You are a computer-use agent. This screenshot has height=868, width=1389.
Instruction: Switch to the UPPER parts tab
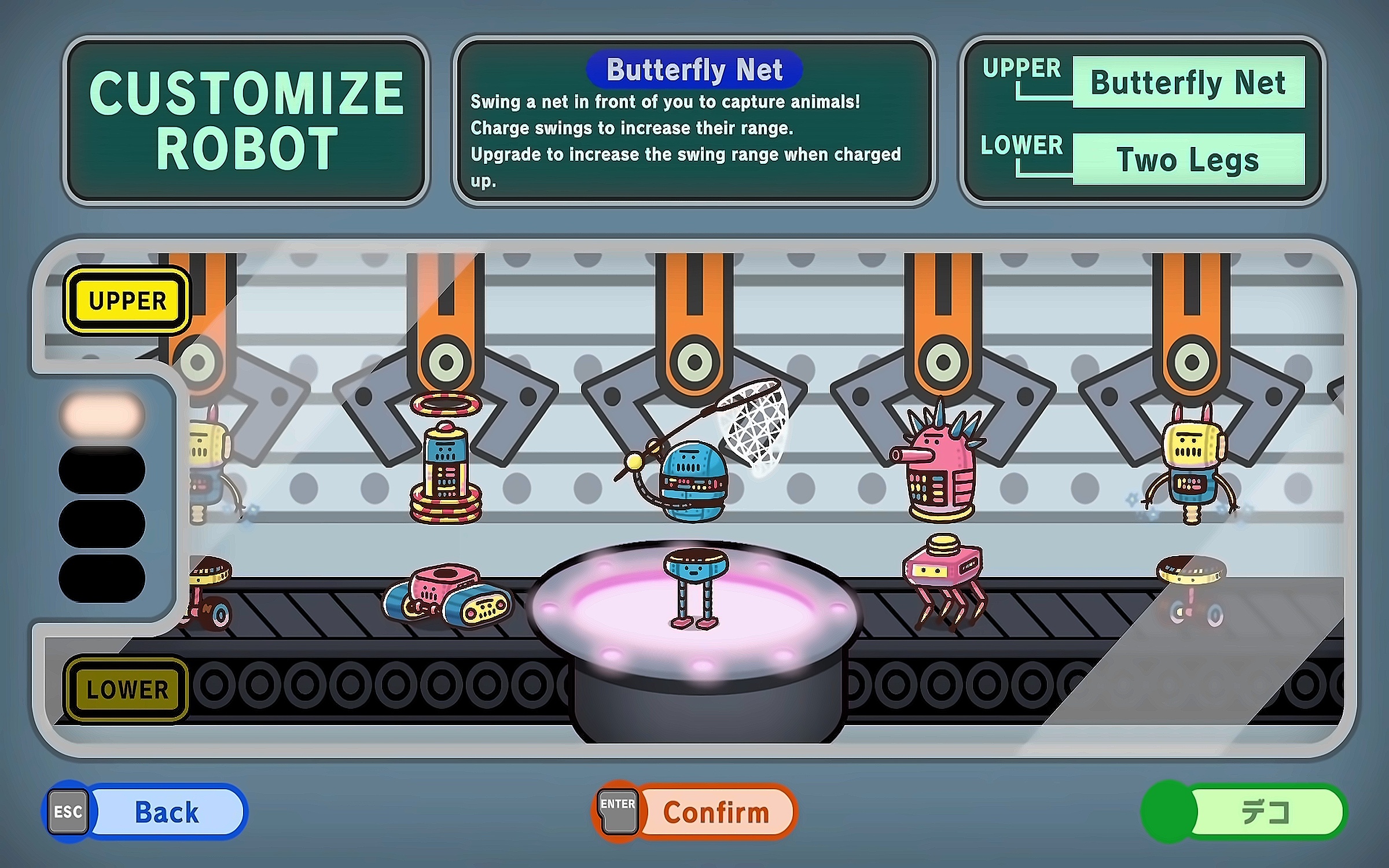point(127,300)
